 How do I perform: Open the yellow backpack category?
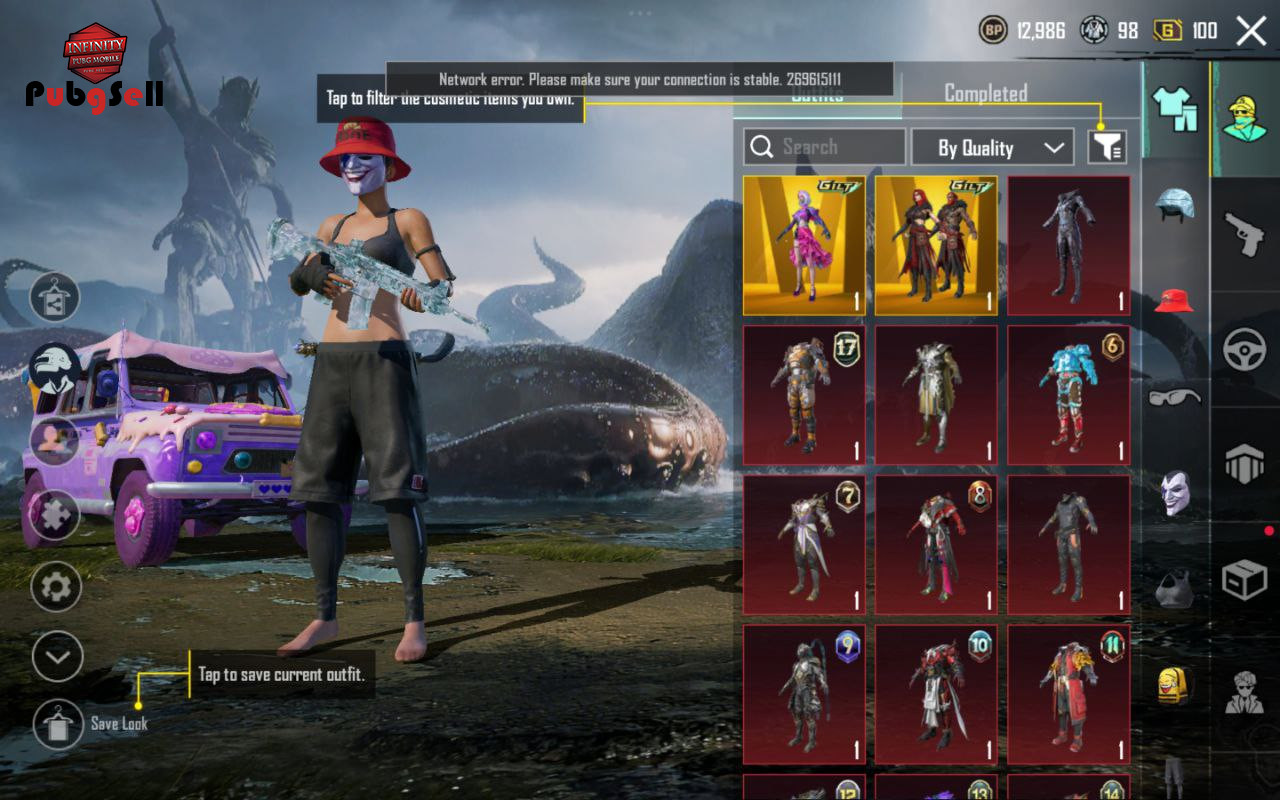(1175, 684)
